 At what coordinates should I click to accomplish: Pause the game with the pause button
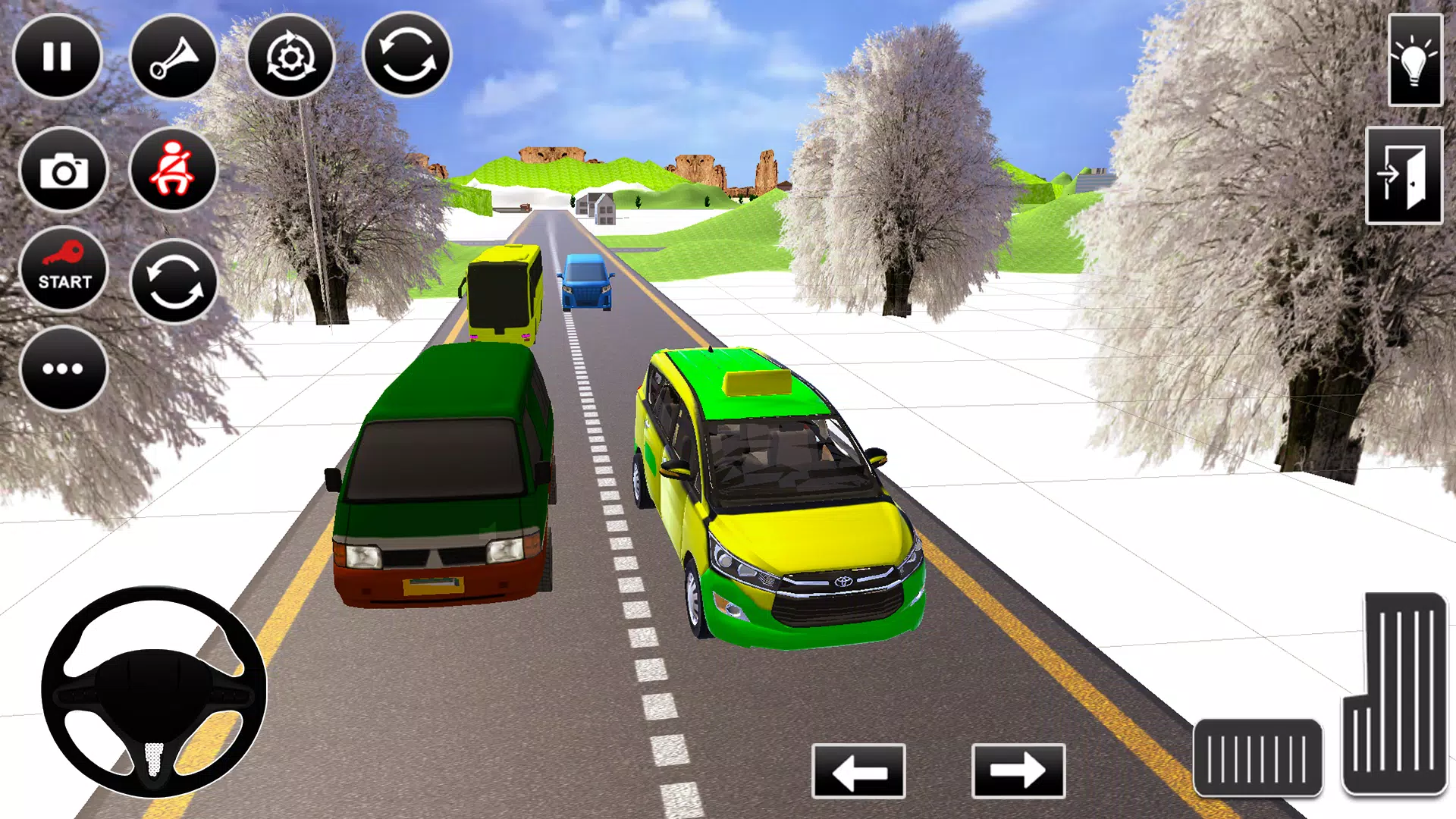58,56
